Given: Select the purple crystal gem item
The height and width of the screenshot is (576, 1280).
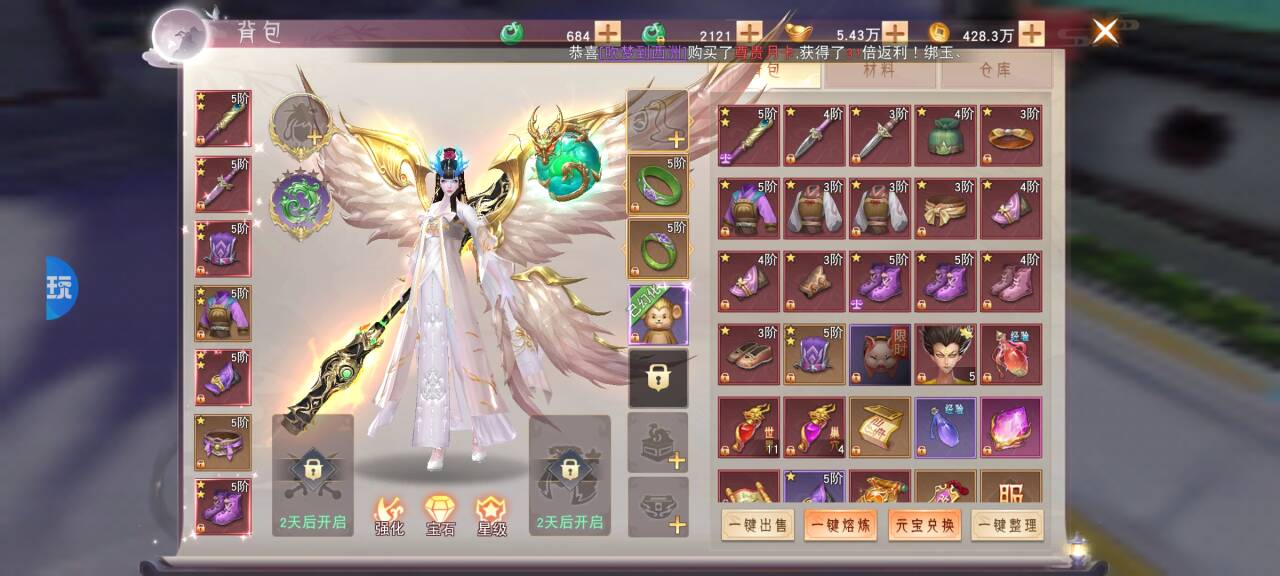Looking at the screenshot, I should point(1011,427).
